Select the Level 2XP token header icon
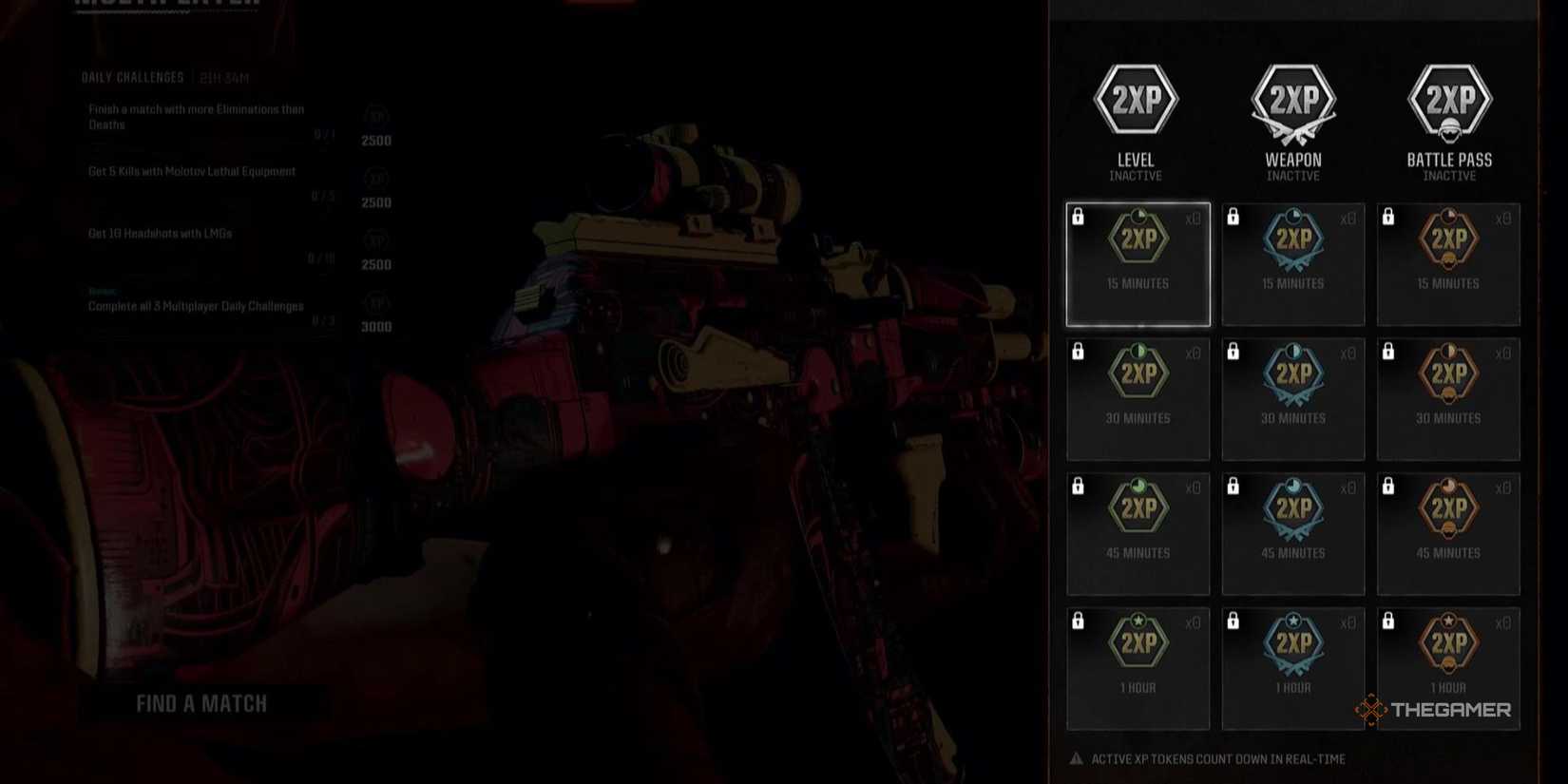This screenshot has width=1568, height=784. click(1137, 100)
